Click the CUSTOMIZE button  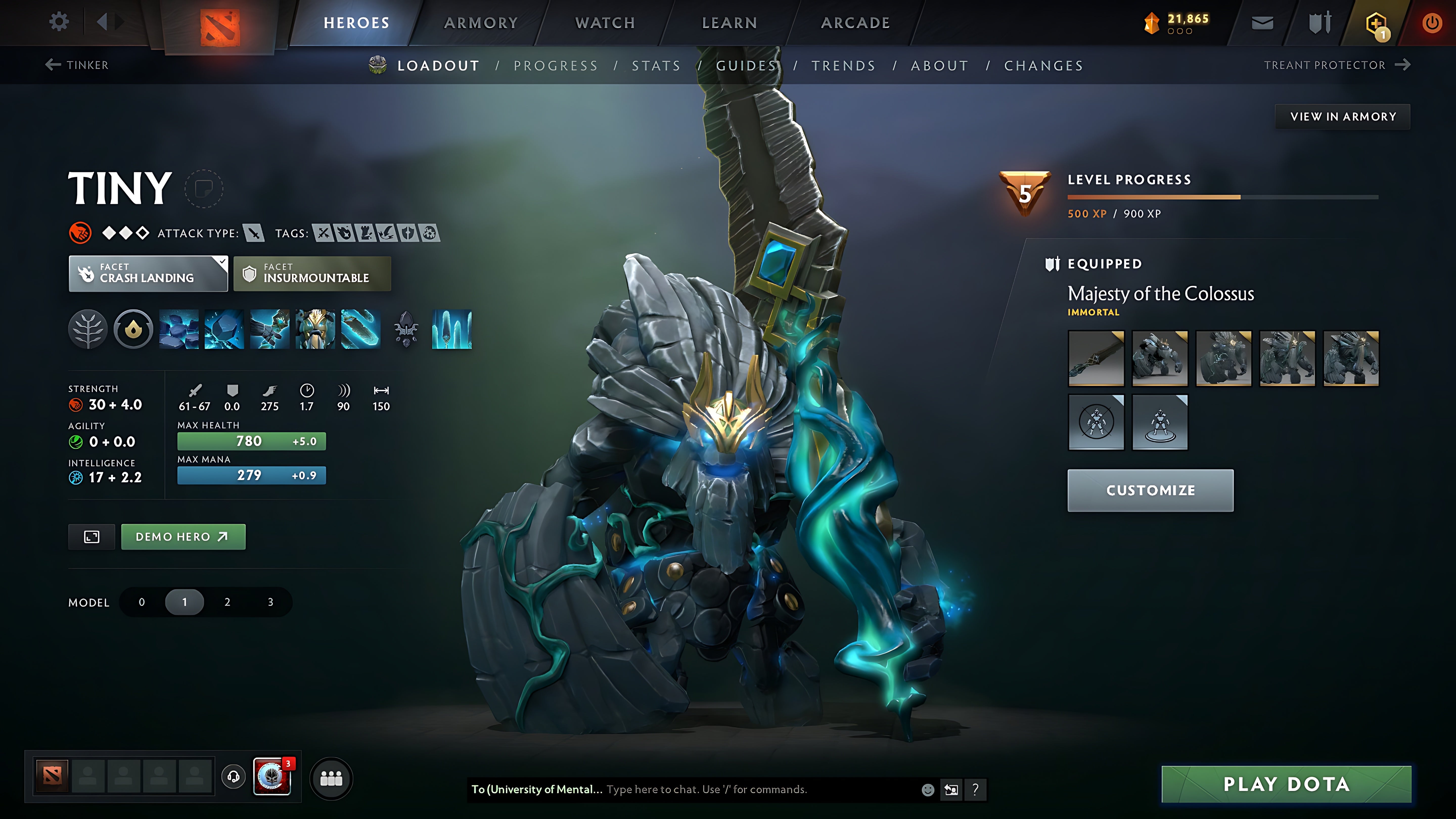(1150, 490)
